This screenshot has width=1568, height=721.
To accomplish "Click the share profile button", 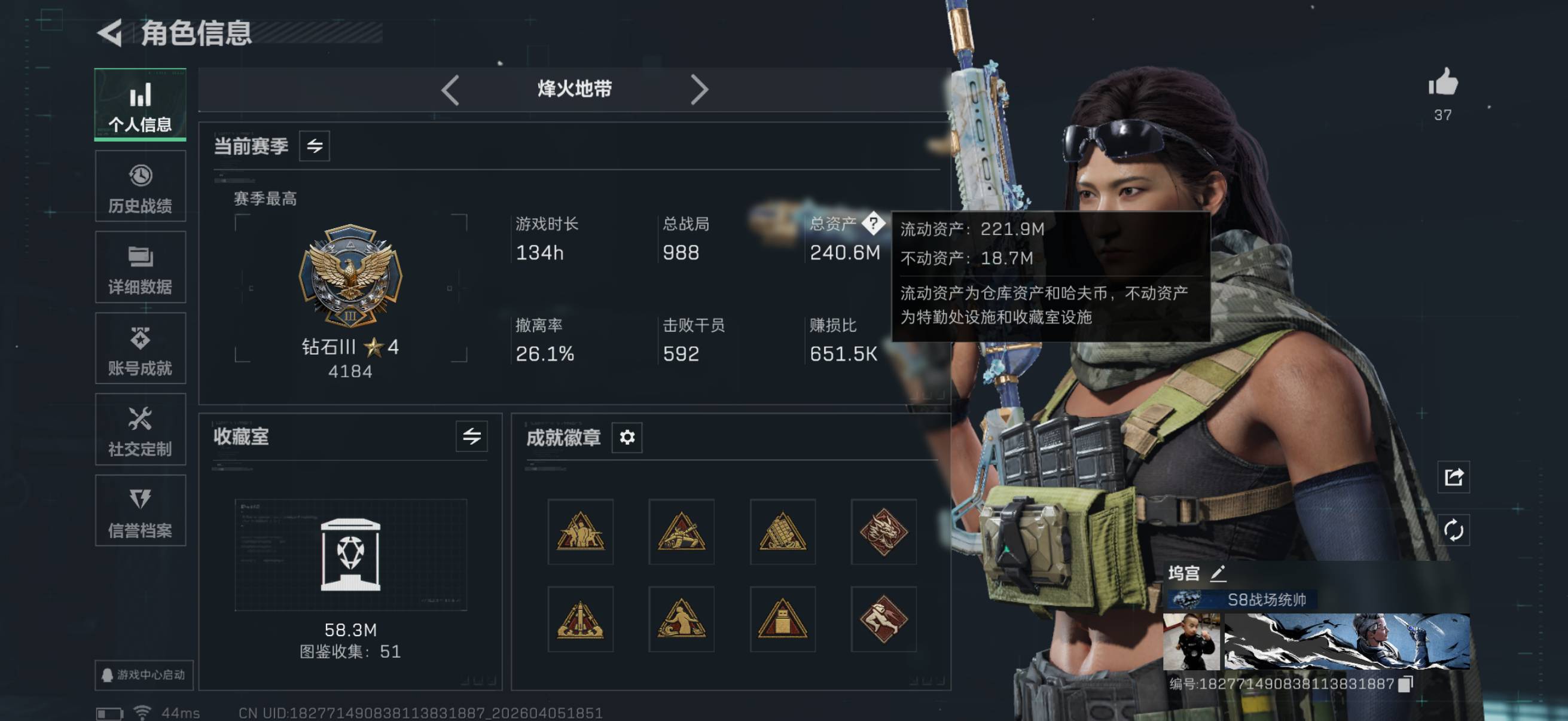I will click(1454, 477).
